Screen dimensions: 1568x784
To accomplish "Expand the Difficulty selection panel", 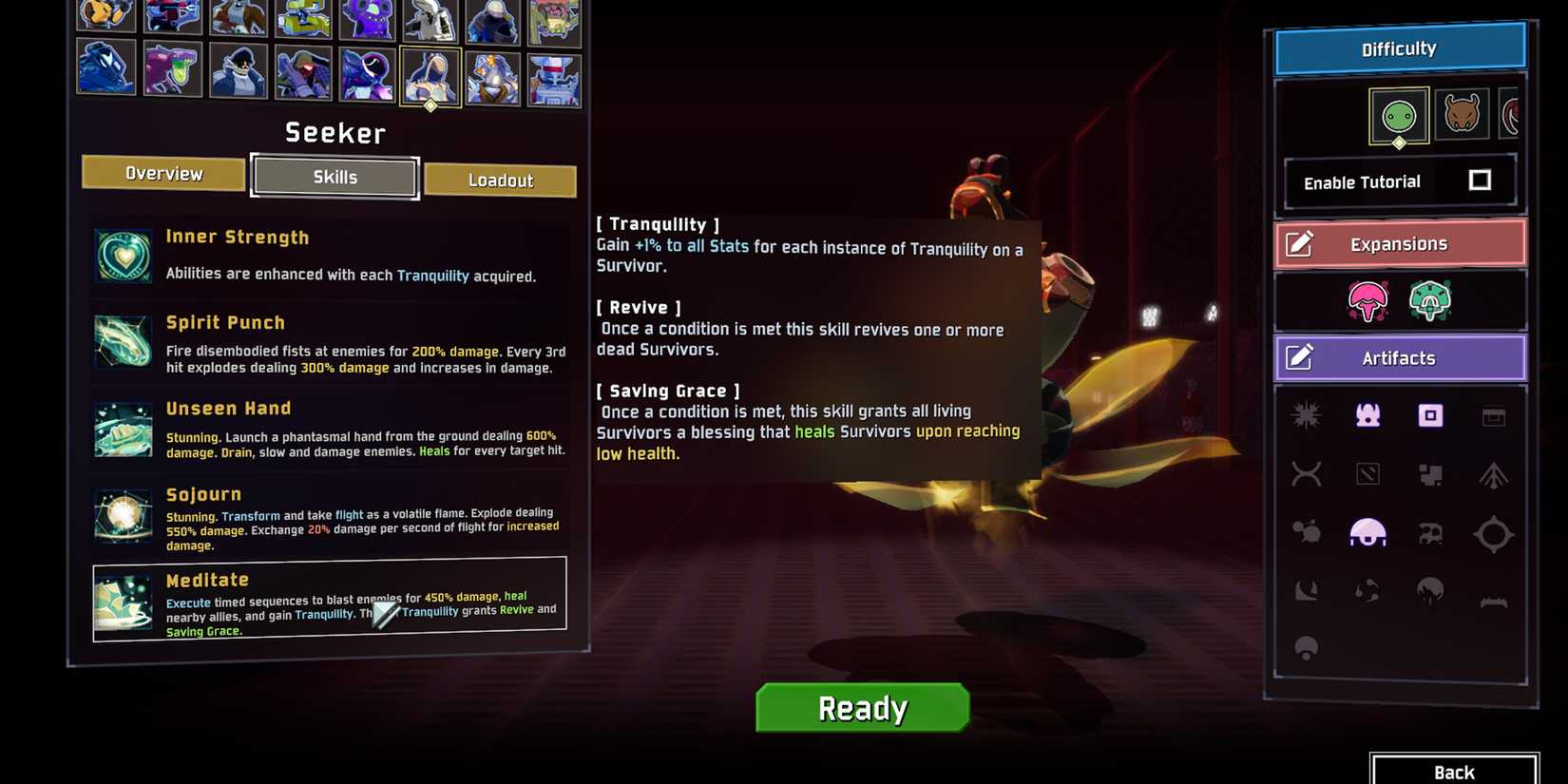I will [x=1398, y=48].
